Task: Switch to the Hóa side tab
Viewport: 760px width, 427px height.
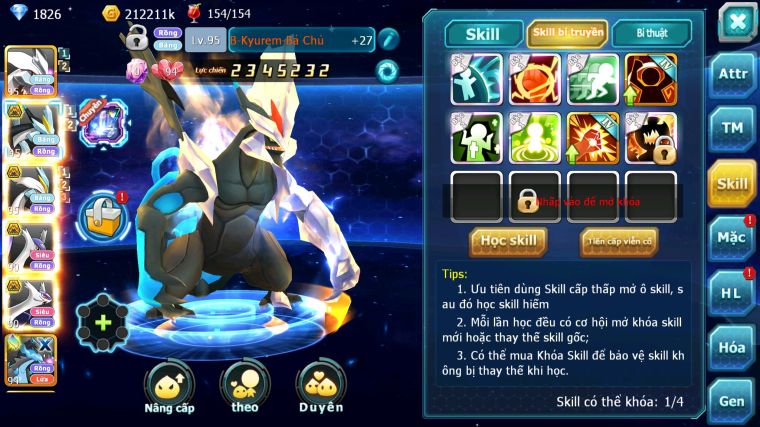Action: point(731,347)
